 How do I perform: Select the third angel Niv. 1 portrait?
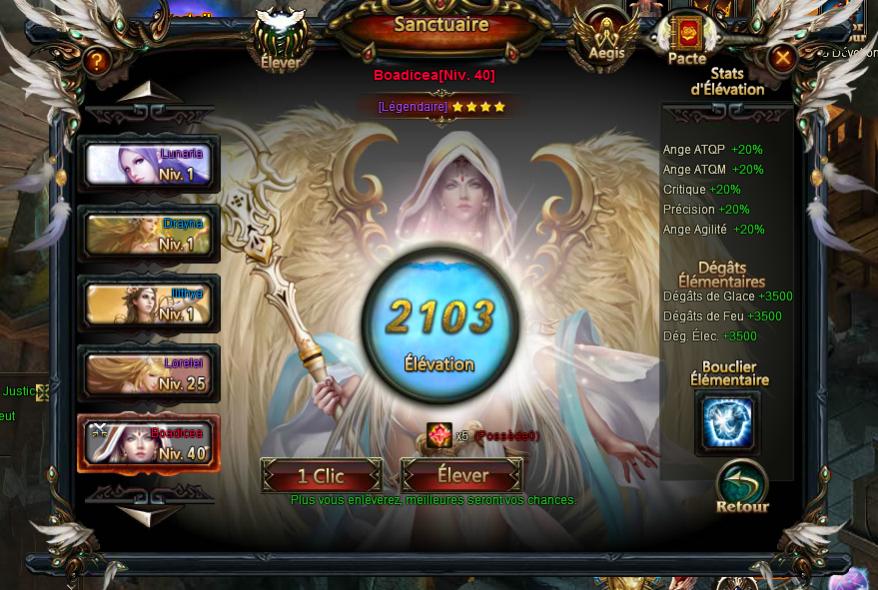tap(148, 304)
